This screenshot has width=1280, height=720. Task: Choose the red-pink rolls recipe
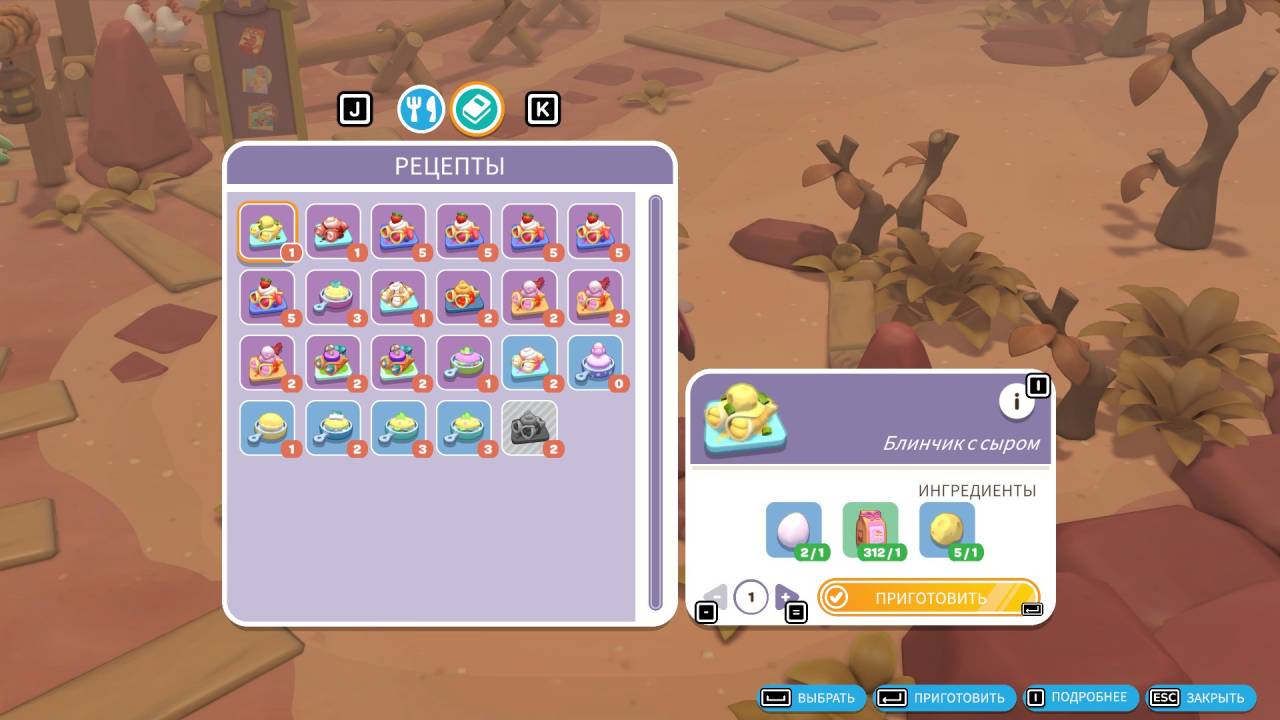click(x=333, y=232)
